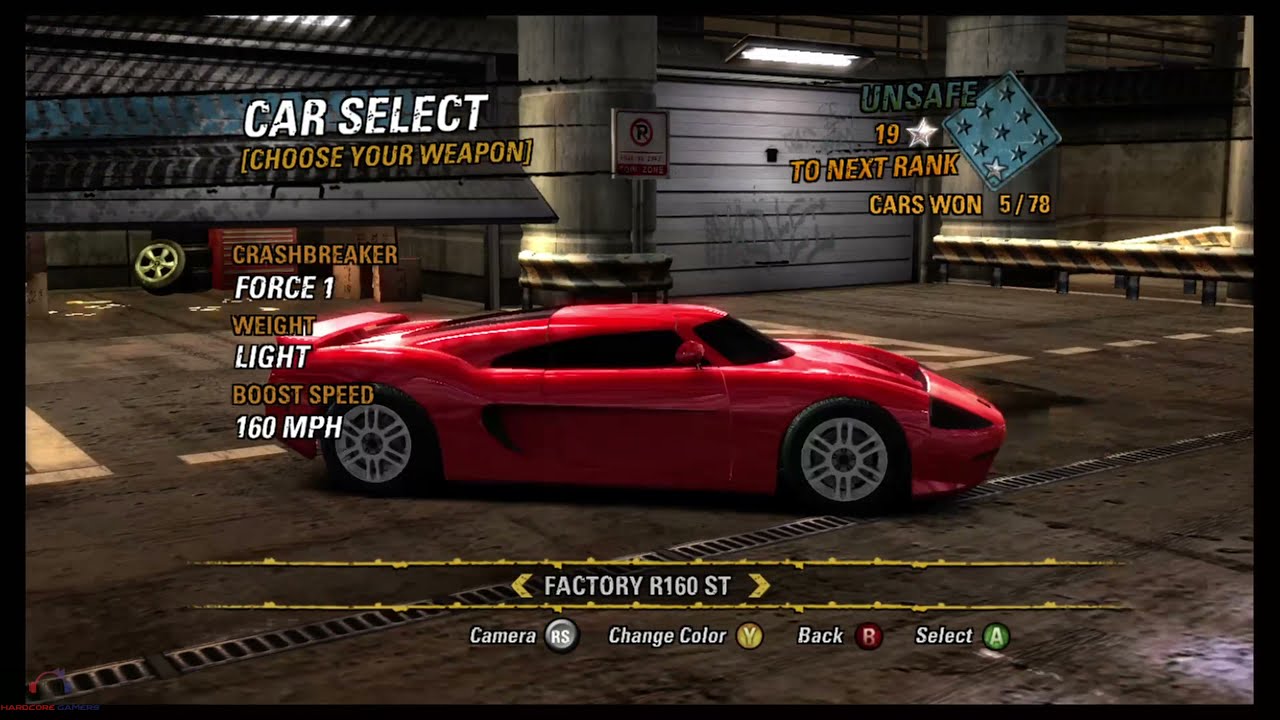Image resolution: width=1280 pixels, height=720 pixels.
Task: Switch to the next car with the right arrow
Action: tap(759, 586)
